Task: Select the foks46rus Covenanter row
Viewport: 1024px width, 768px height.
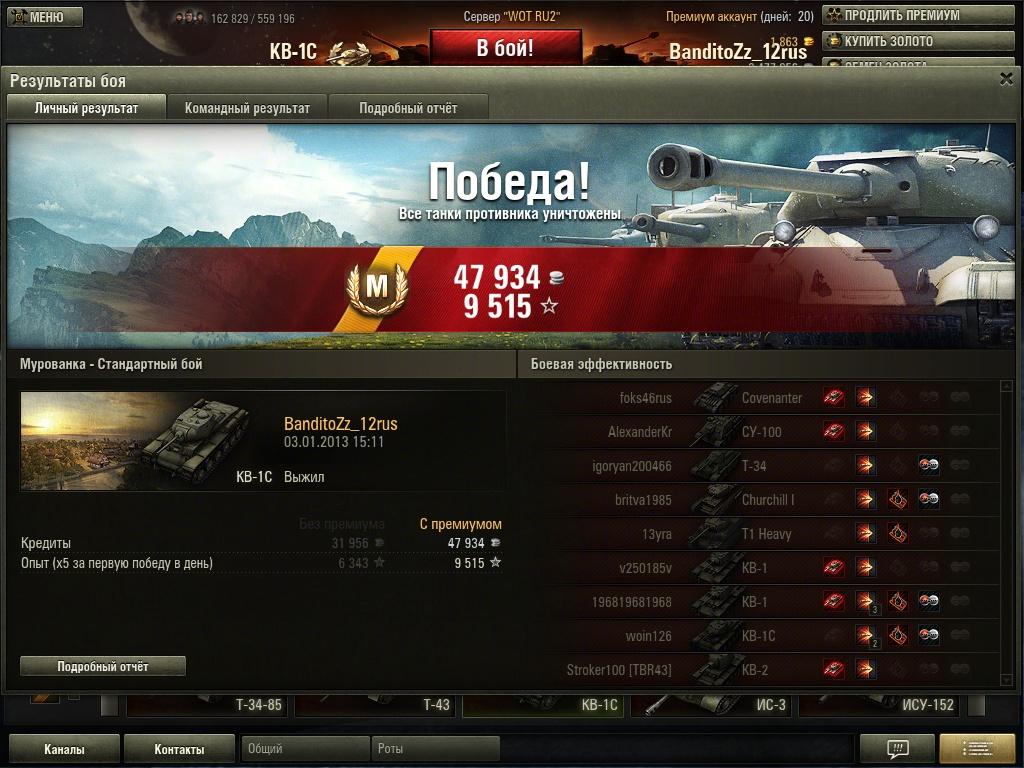Action: coord(760,398)
